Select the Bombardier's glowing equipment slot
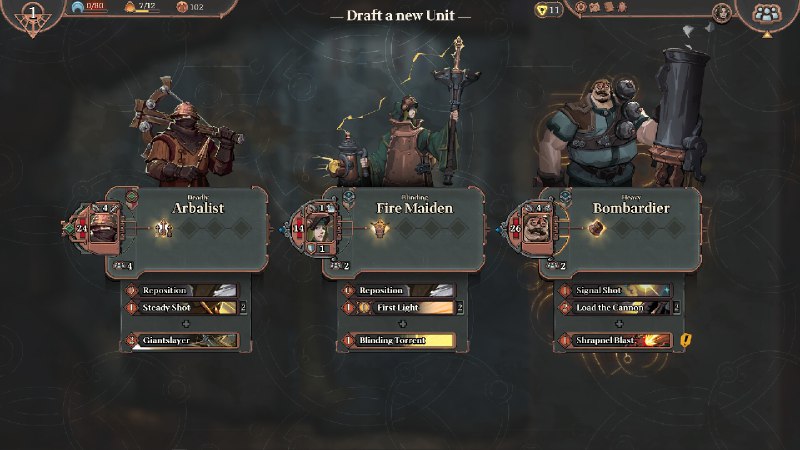 click(x=597, y=229)
